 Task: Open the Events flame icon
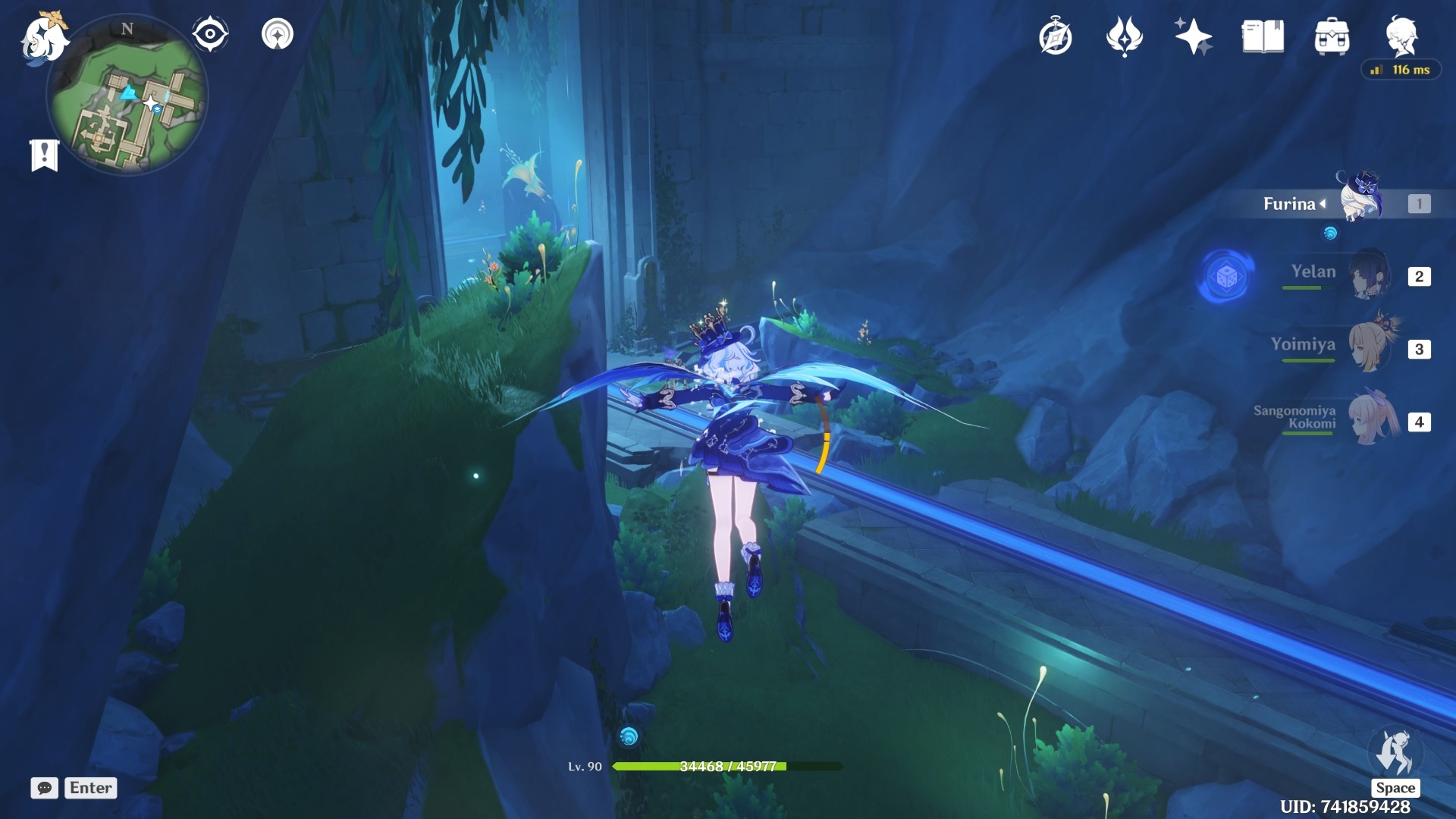click(1124, 36)
